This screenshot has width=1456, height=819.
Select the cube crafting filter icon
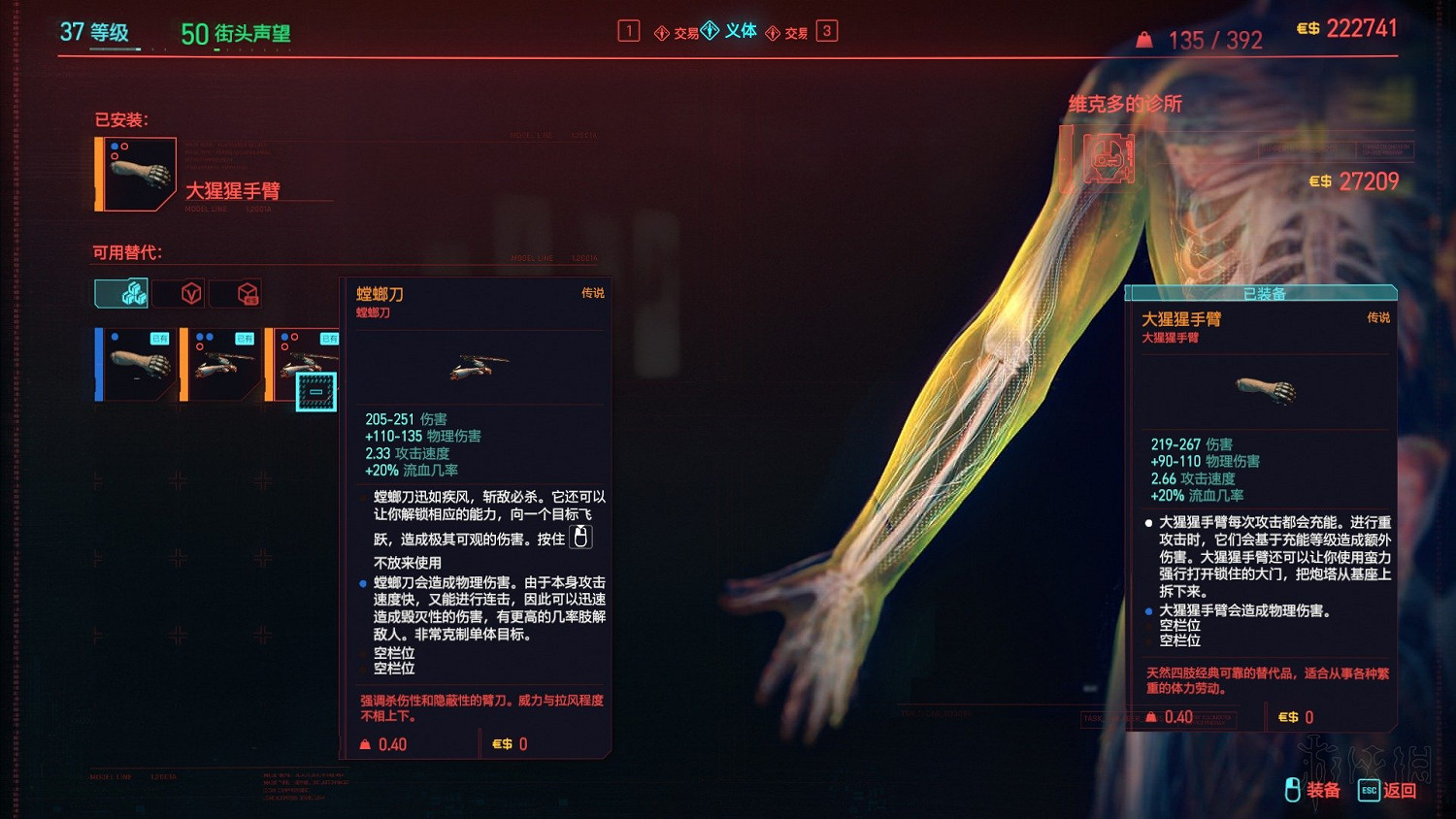pos(246,292)
